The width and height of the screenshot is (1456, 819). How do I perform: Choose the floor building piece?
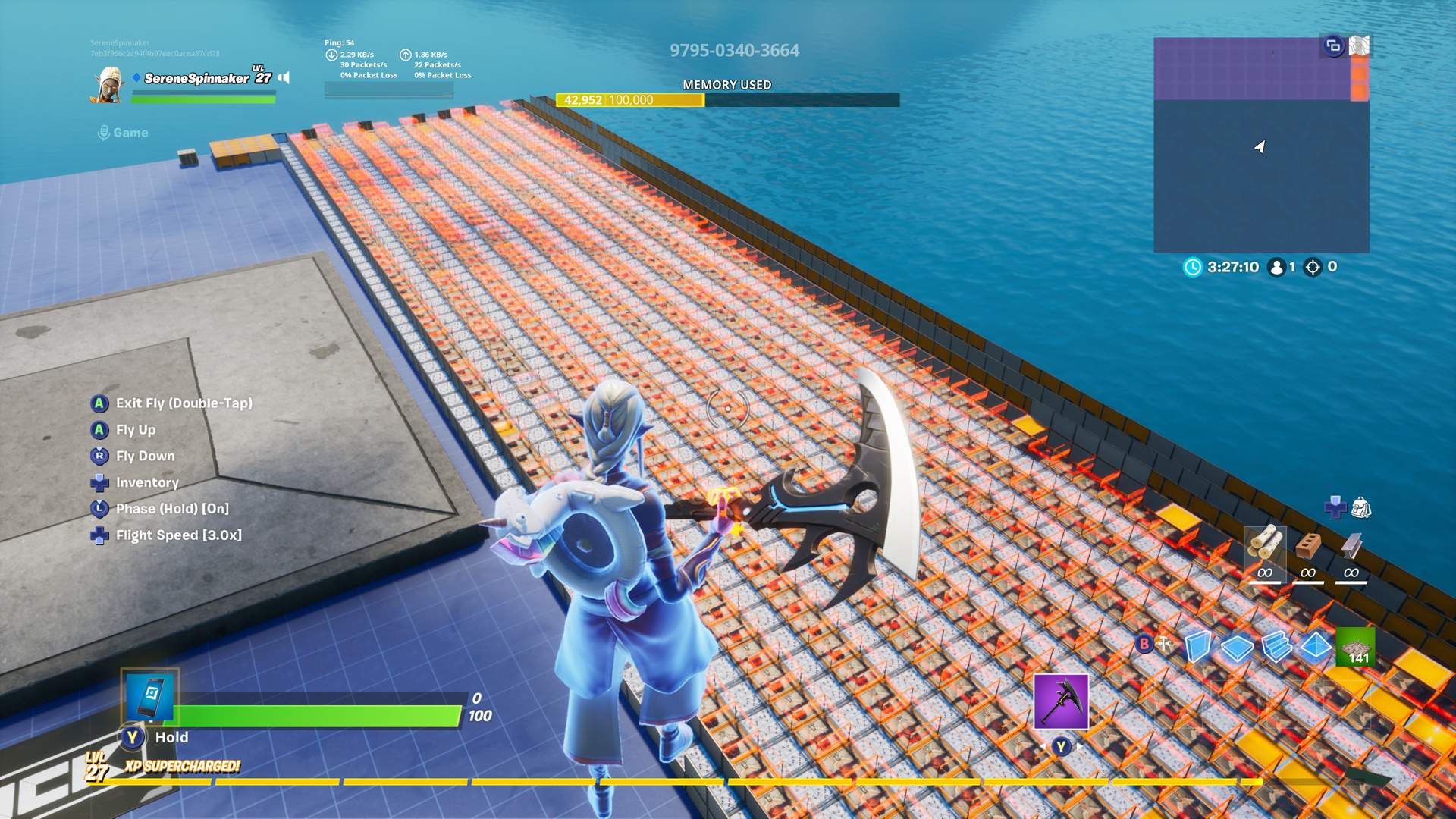pyautogui.click(x=1237, y=647)
